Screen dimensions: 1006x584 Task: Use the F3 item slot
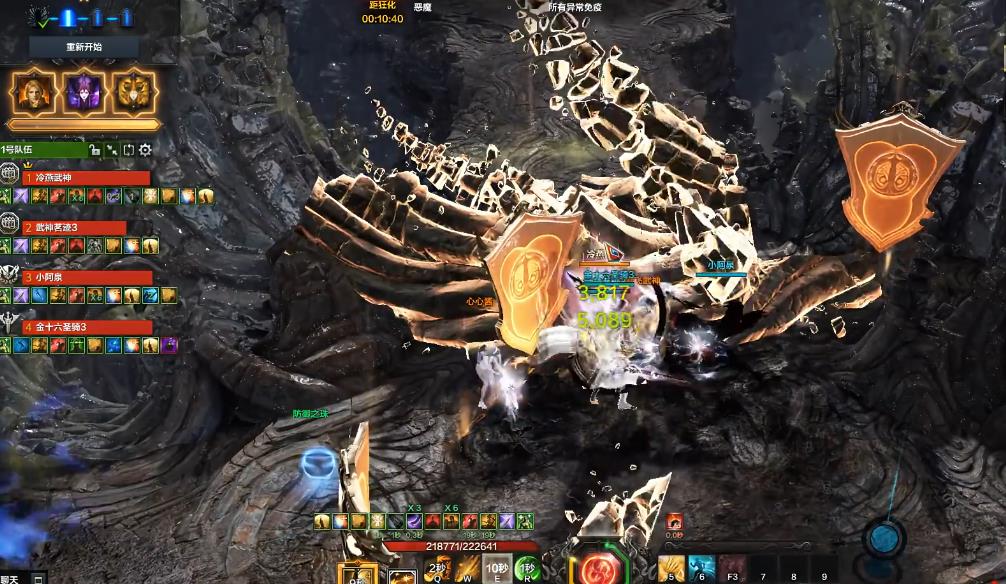(732, 570)
